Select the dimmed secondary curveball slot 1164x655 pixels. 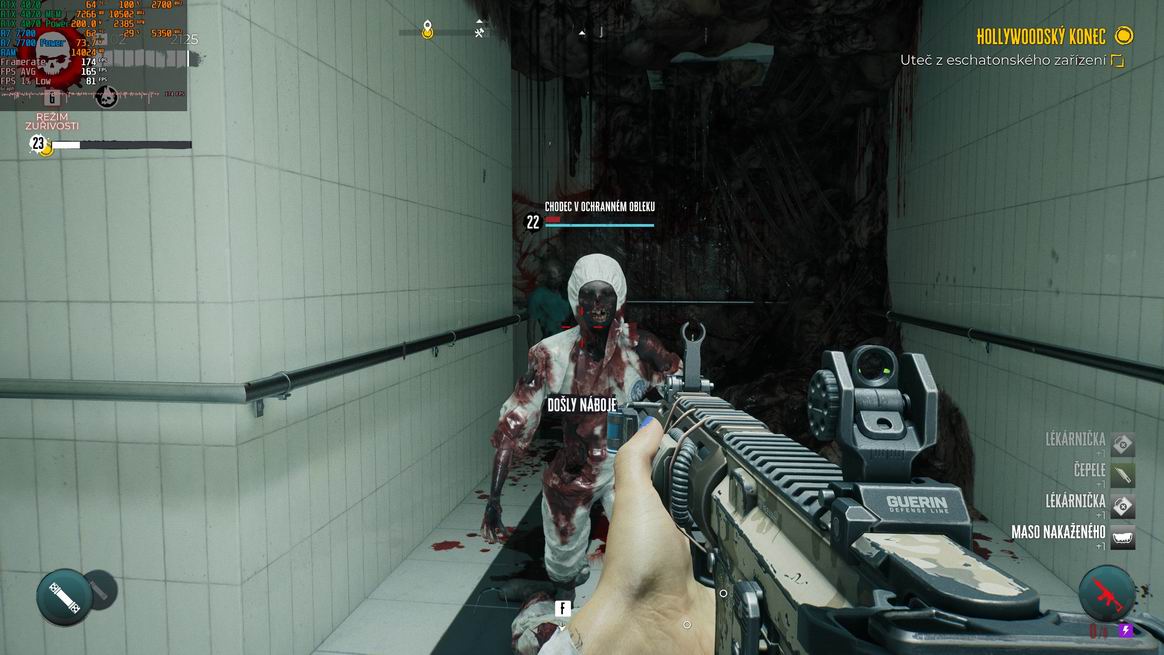[99, 589]
